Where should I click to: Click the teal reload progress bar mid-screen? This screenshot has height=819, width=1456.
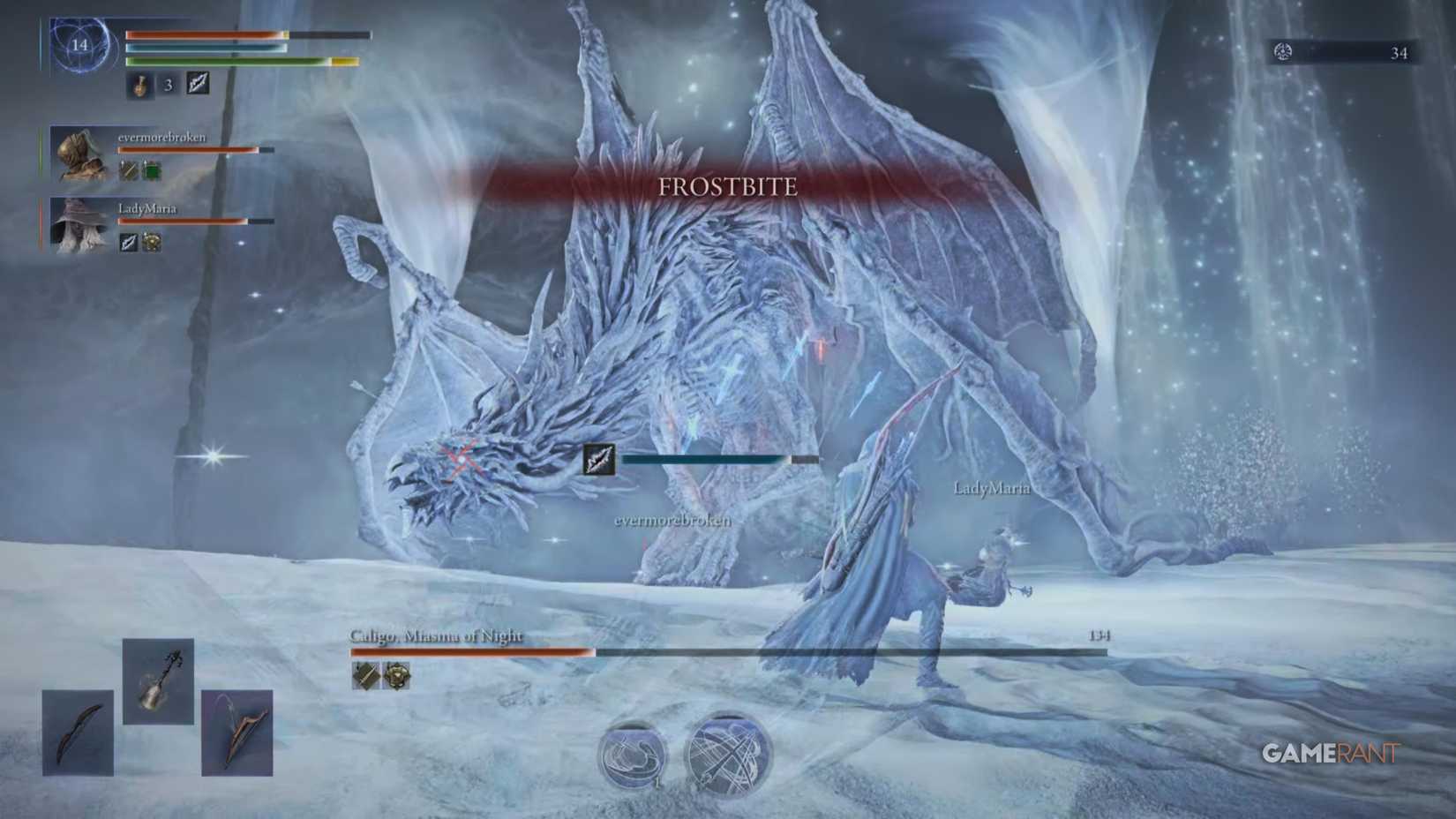706,459
